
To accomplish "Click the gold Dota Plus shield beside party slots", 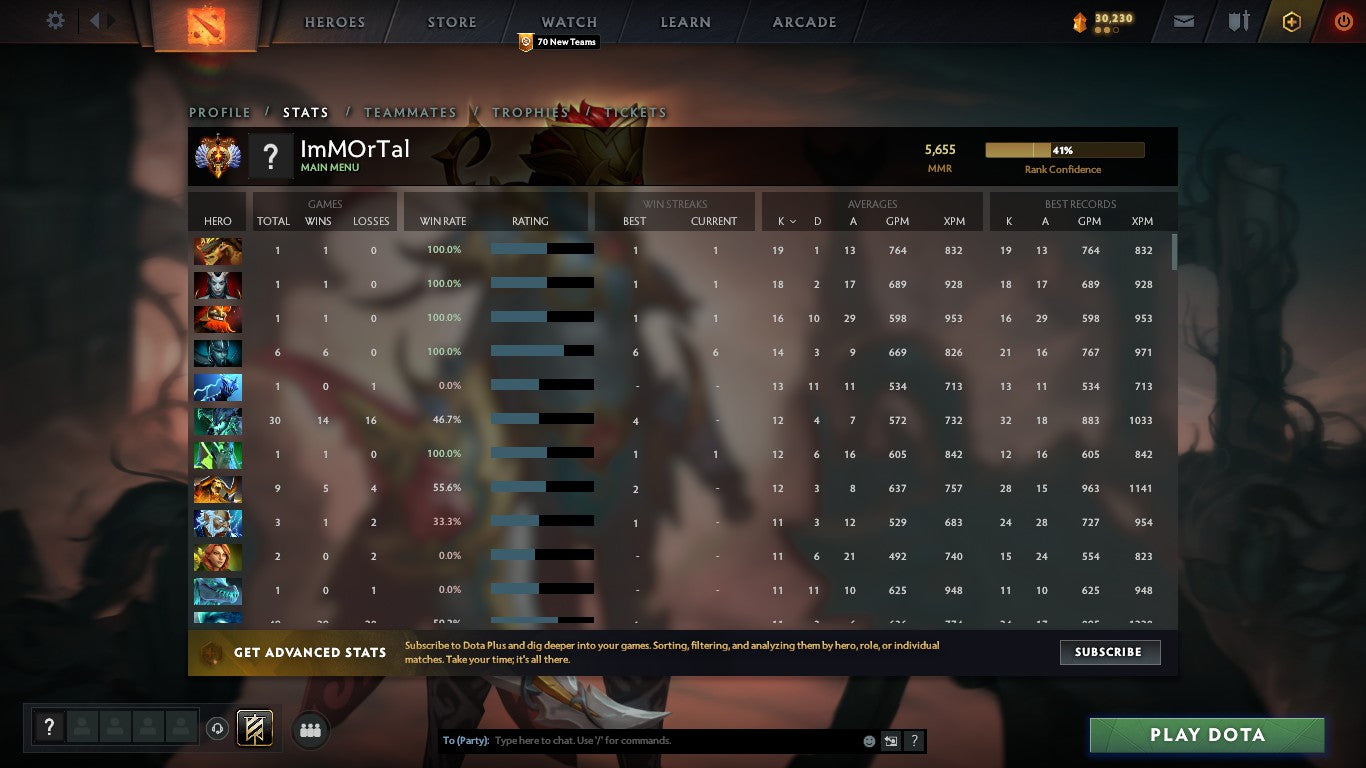I will (254, 728).
